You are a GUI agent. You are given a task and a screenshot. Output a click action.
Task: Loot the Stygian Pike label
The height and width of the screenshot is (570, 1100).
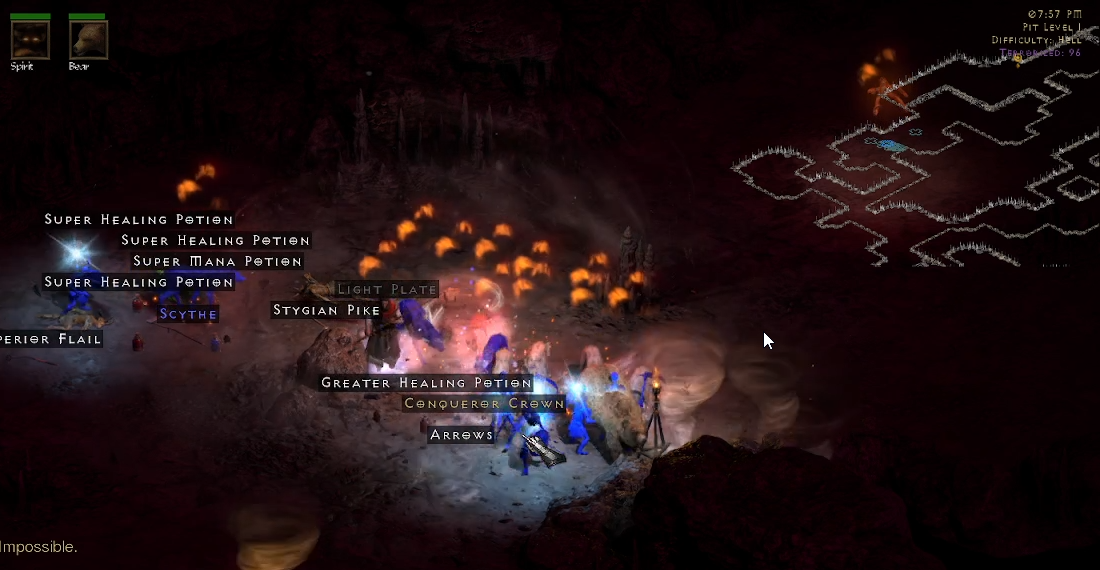(x=327, y=311)
